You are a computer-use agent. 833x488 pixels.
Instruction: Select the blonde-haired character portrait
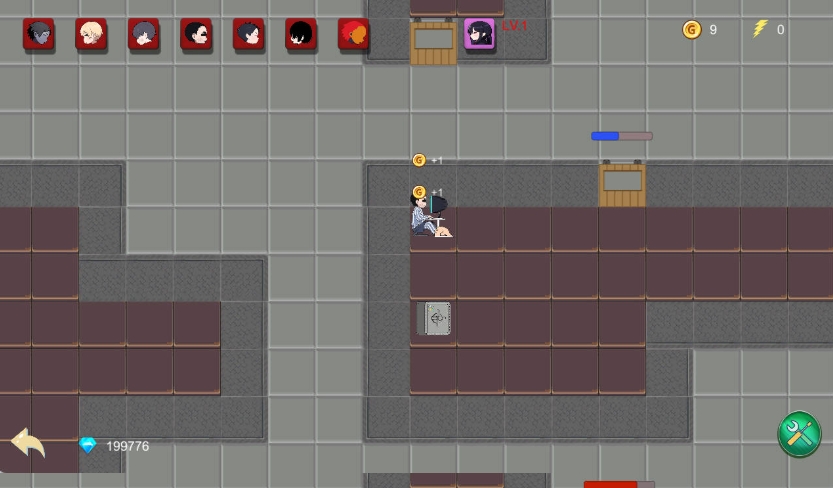click(x=91, y=34)
